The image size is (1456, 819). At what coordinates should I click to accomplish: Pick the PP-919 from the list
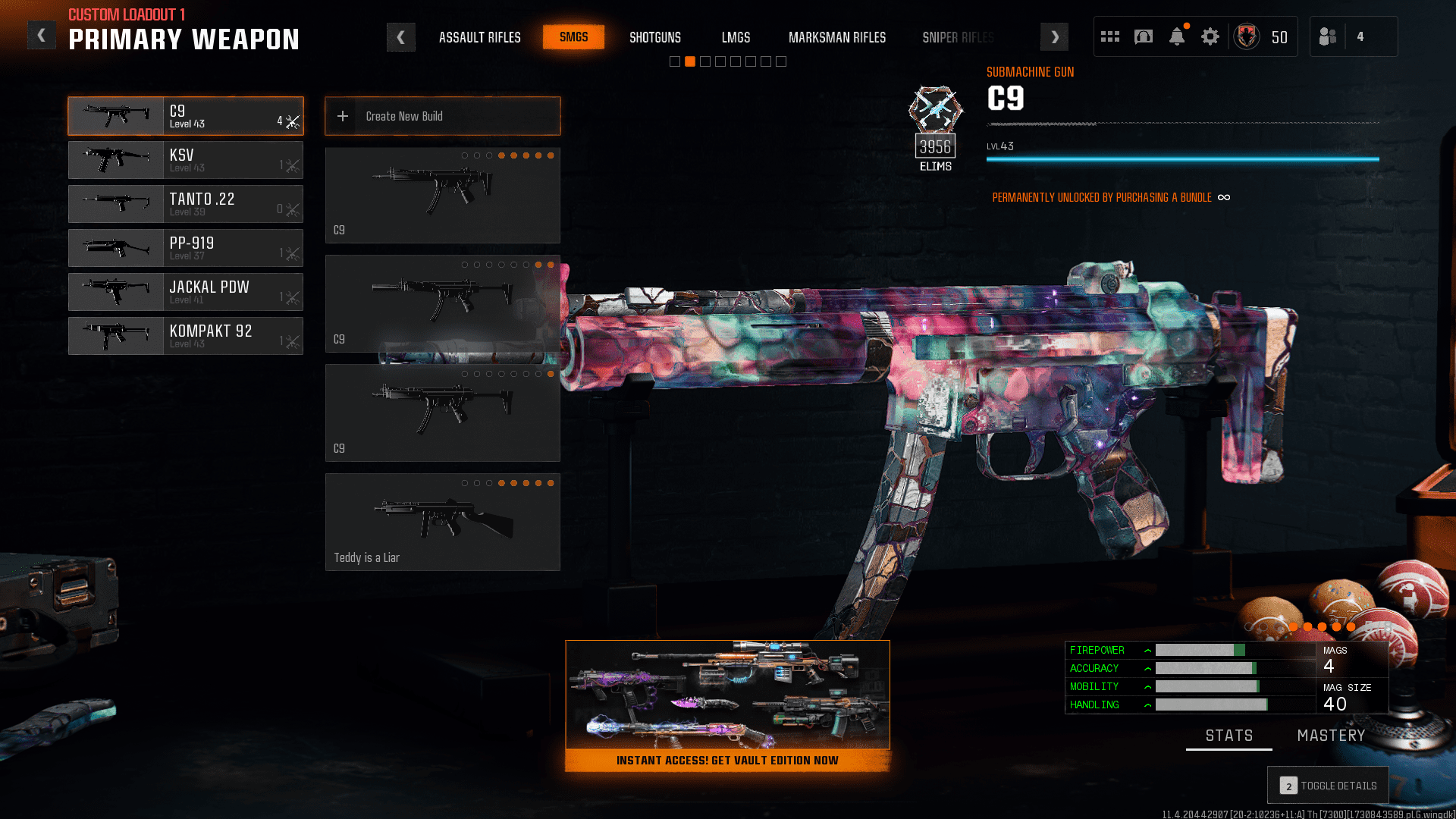tap(186, 248)
